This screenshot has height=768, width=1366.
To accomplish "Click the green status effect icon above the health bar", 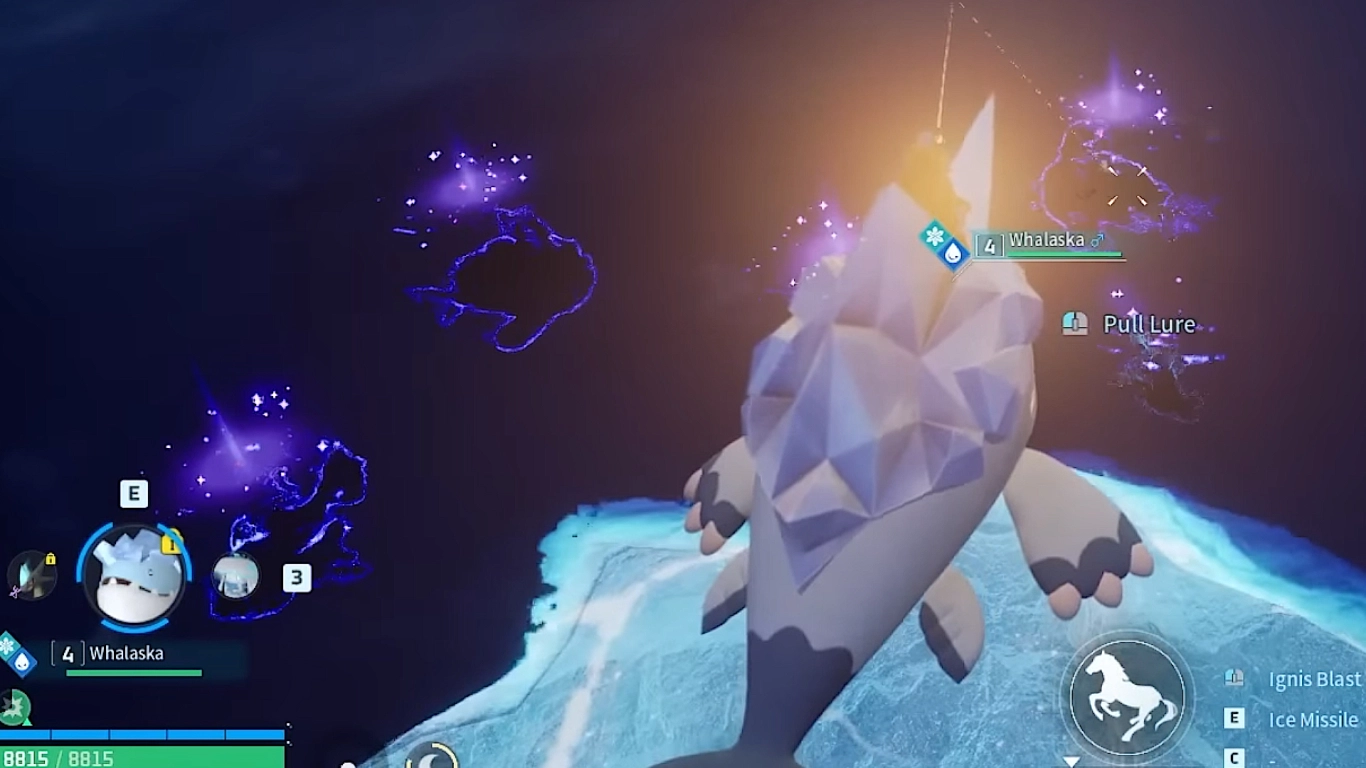I will click(14, 707).
